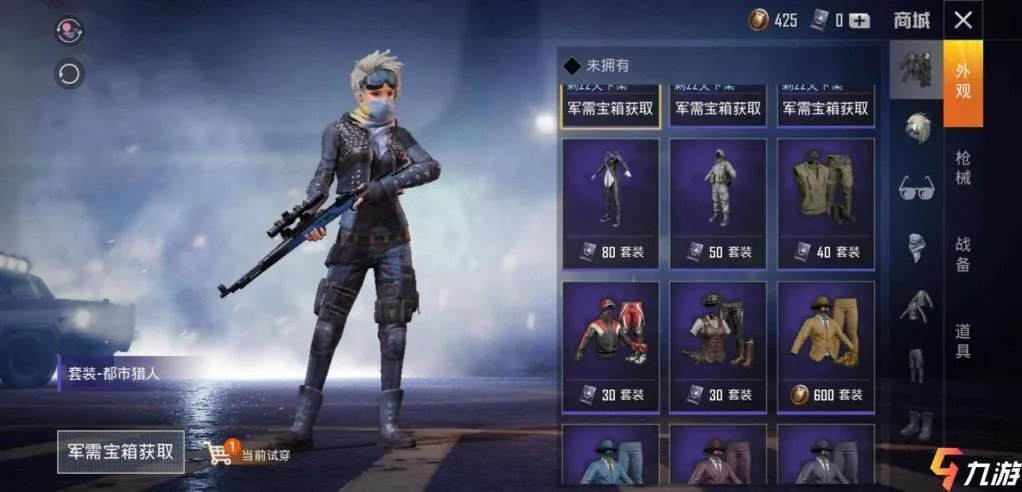
Task: Tap the plus button to add currency
Action: click(859, 20)
